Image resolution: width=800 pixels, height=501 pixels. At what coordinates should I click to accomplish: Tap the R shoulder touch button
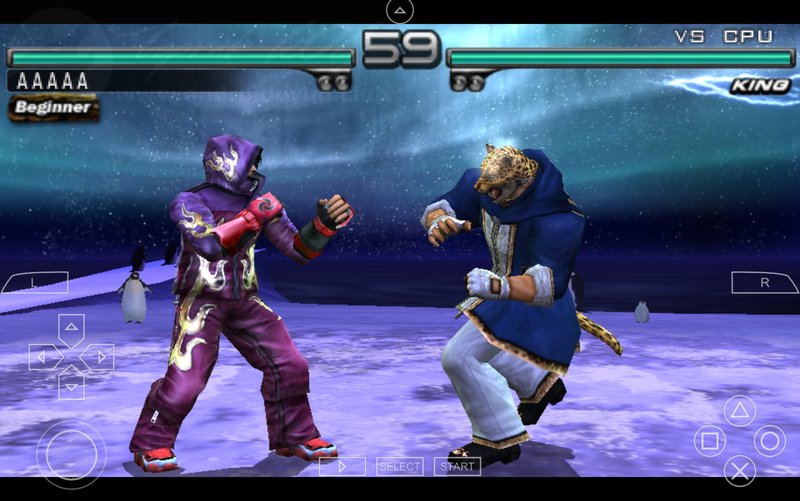click(764, 283)
